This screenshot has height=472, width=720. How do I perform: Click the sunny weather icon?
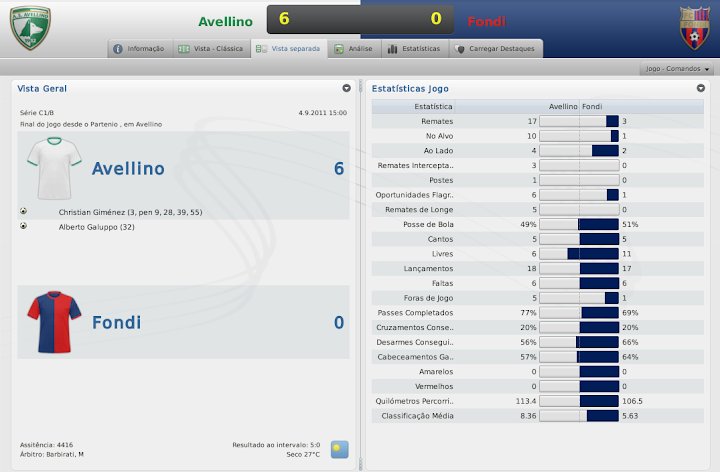pyautogui.click(x=340, y=449)
